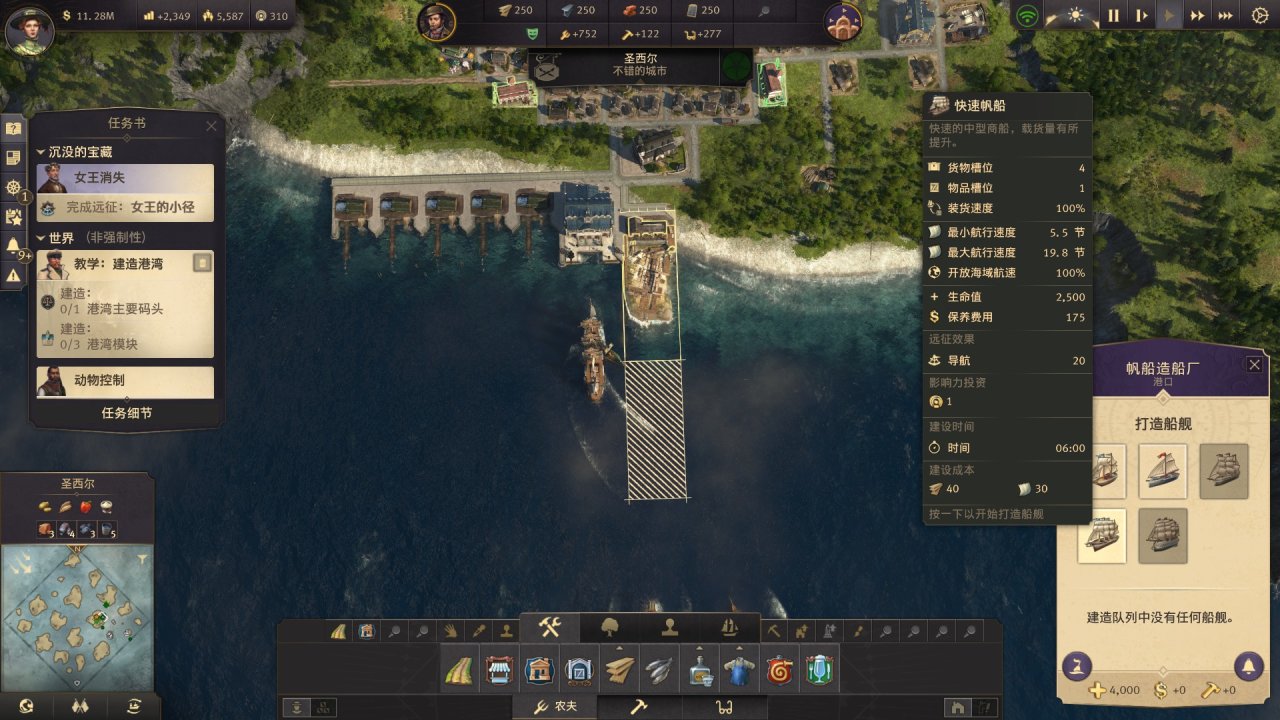1280x720 pixels.
Task: Open the island minimap
Action: pyautogui.click(x=77, y=604)
